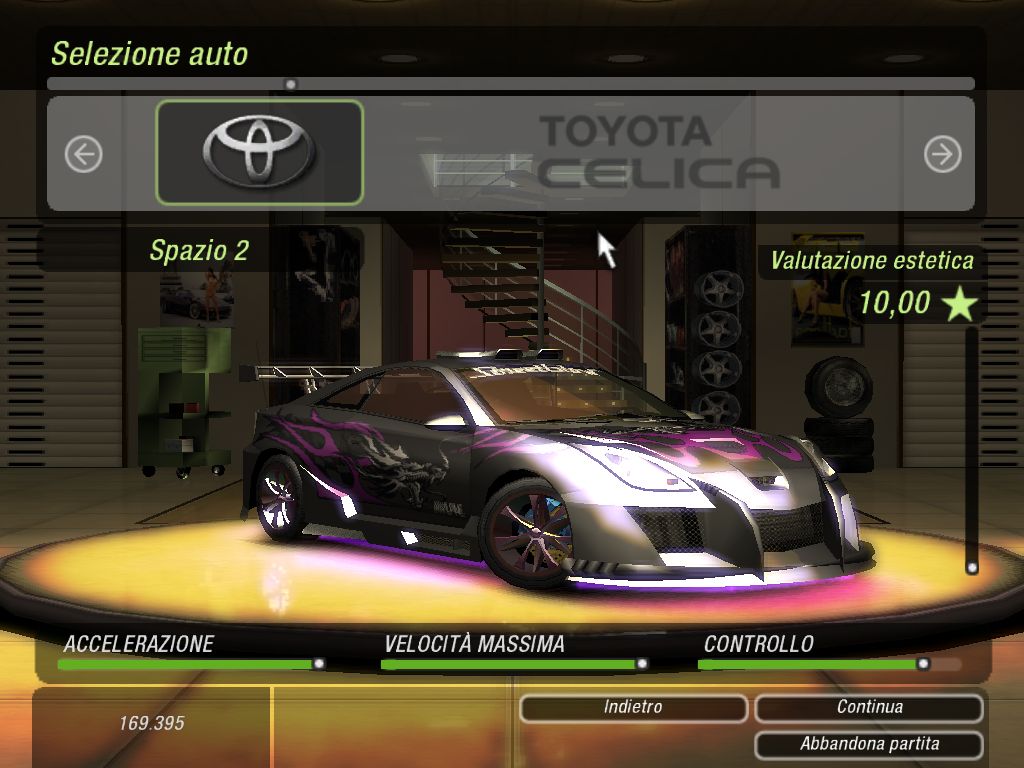Show the previous car with the left arrow
Screen dimensions: 1024x768
[84, 154]
